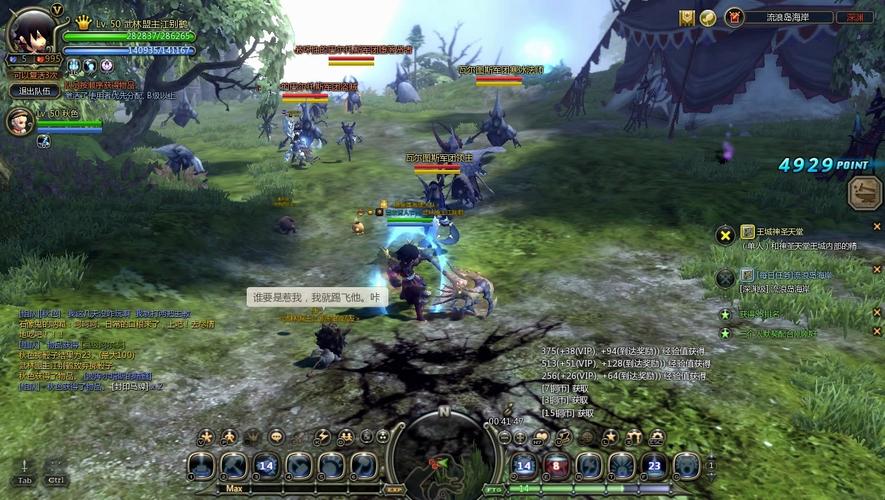Click the FTG fatigue bar label
The image size is (885, 500).
pyautogui.click(x=494, y=489)
